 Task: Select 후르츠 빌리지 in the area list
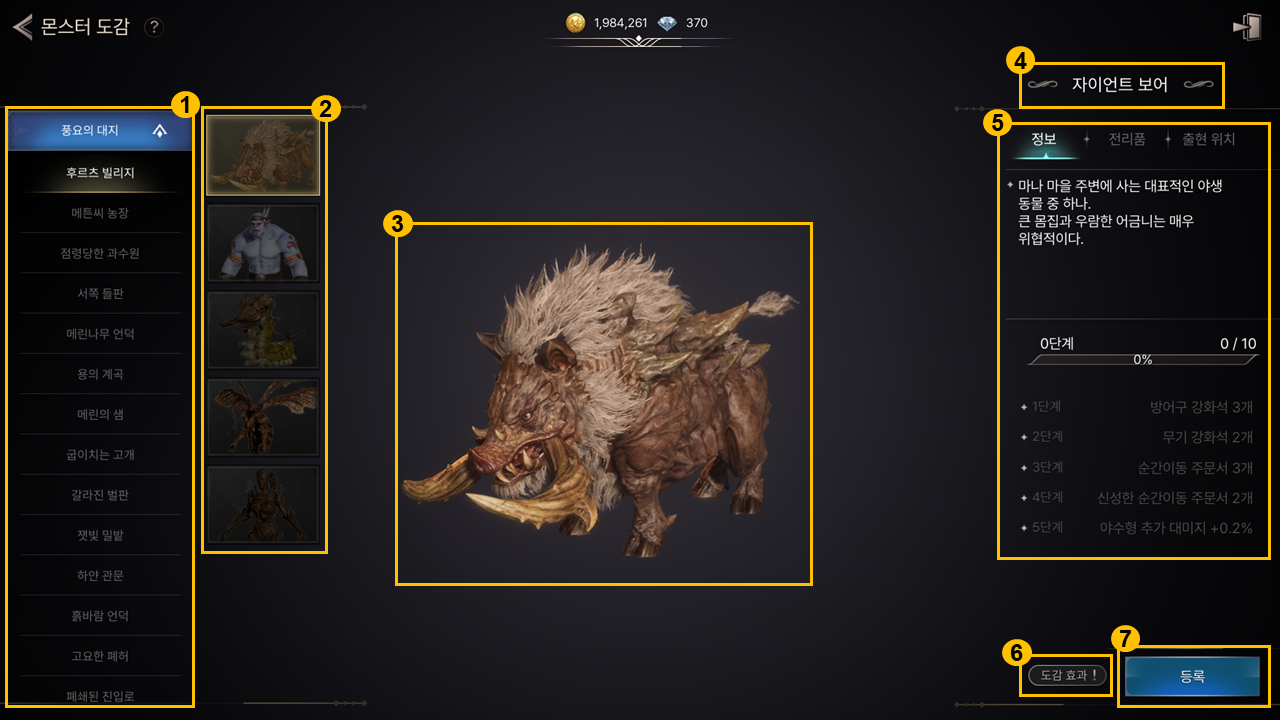pos(100,173)
